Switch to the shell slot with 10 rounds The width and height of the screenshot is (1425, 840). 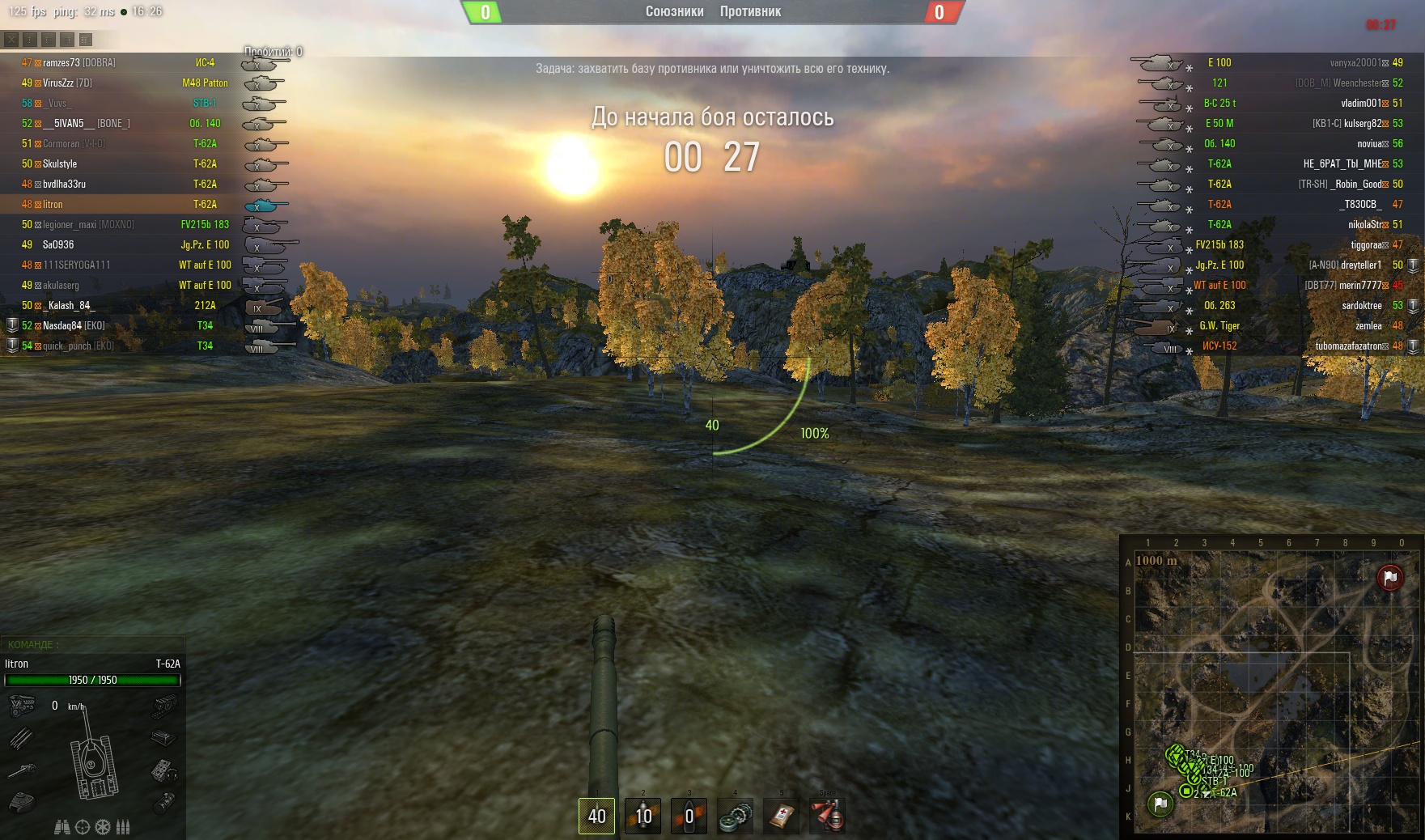point(643,816)
